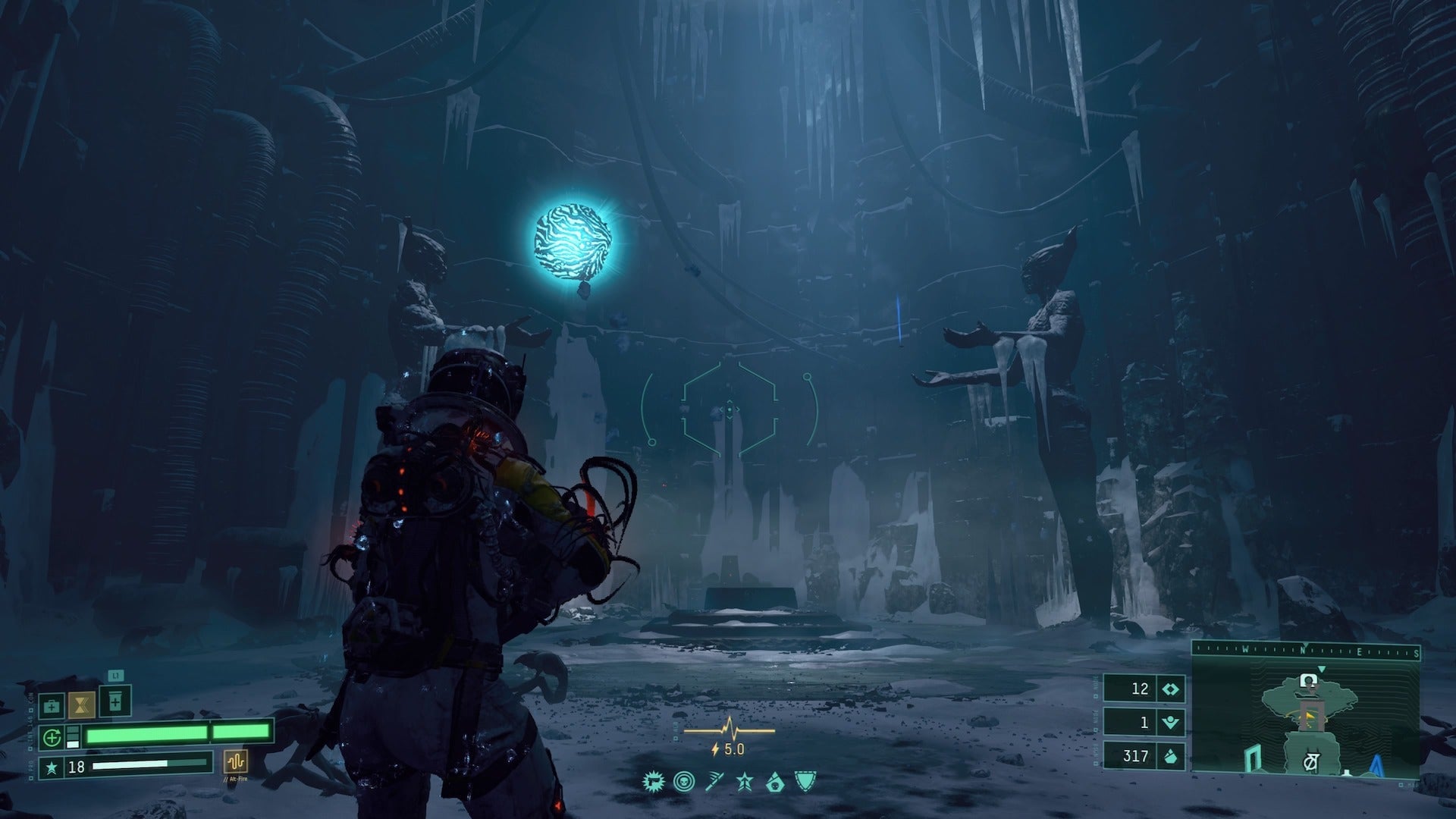Select the melee blade trait icon
Viewport: 1456px width, 819px height.
(x=714, y=783)
